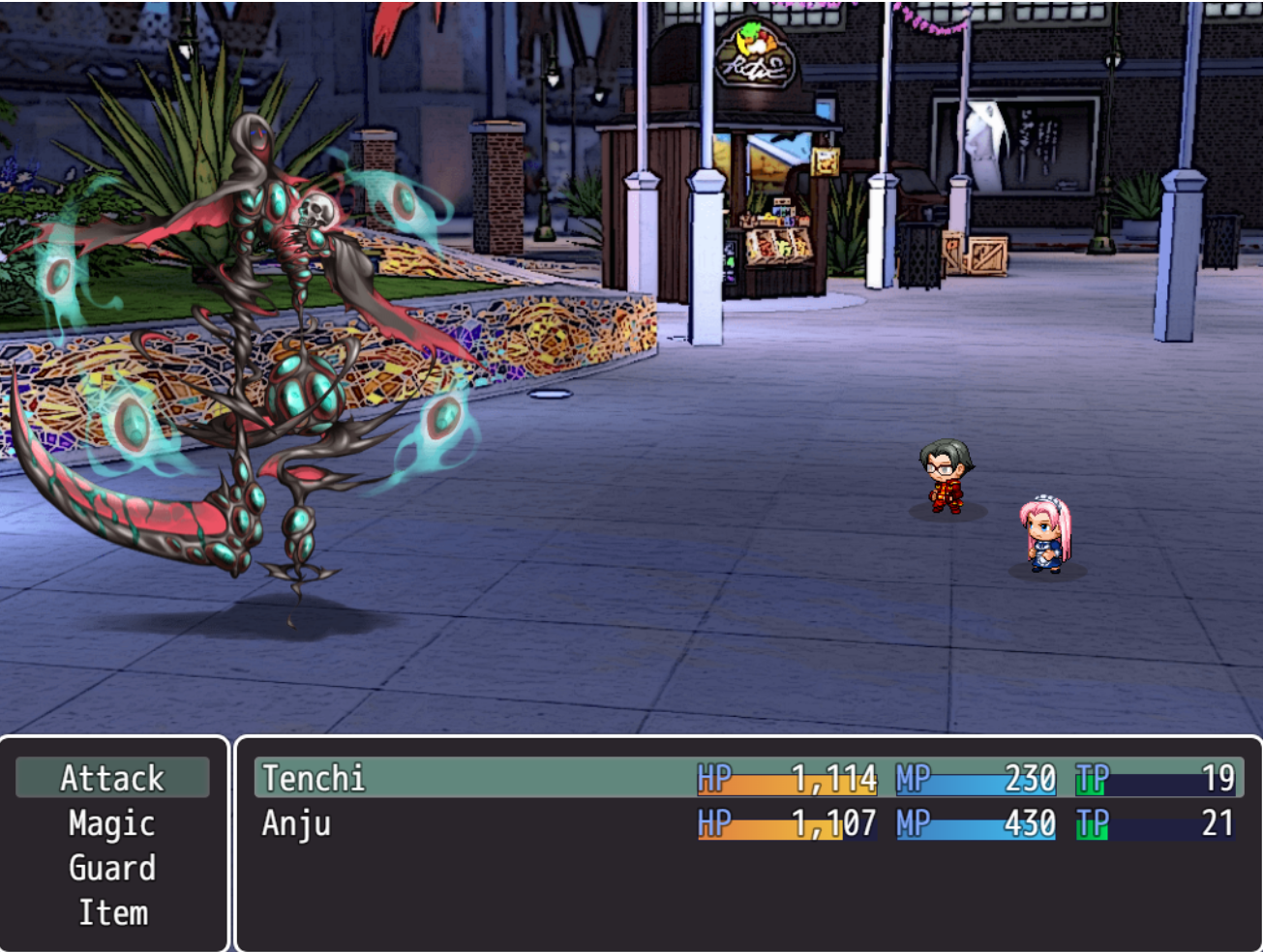
Task: Open the Magic command menu
Action: click(x=112, y=823)
